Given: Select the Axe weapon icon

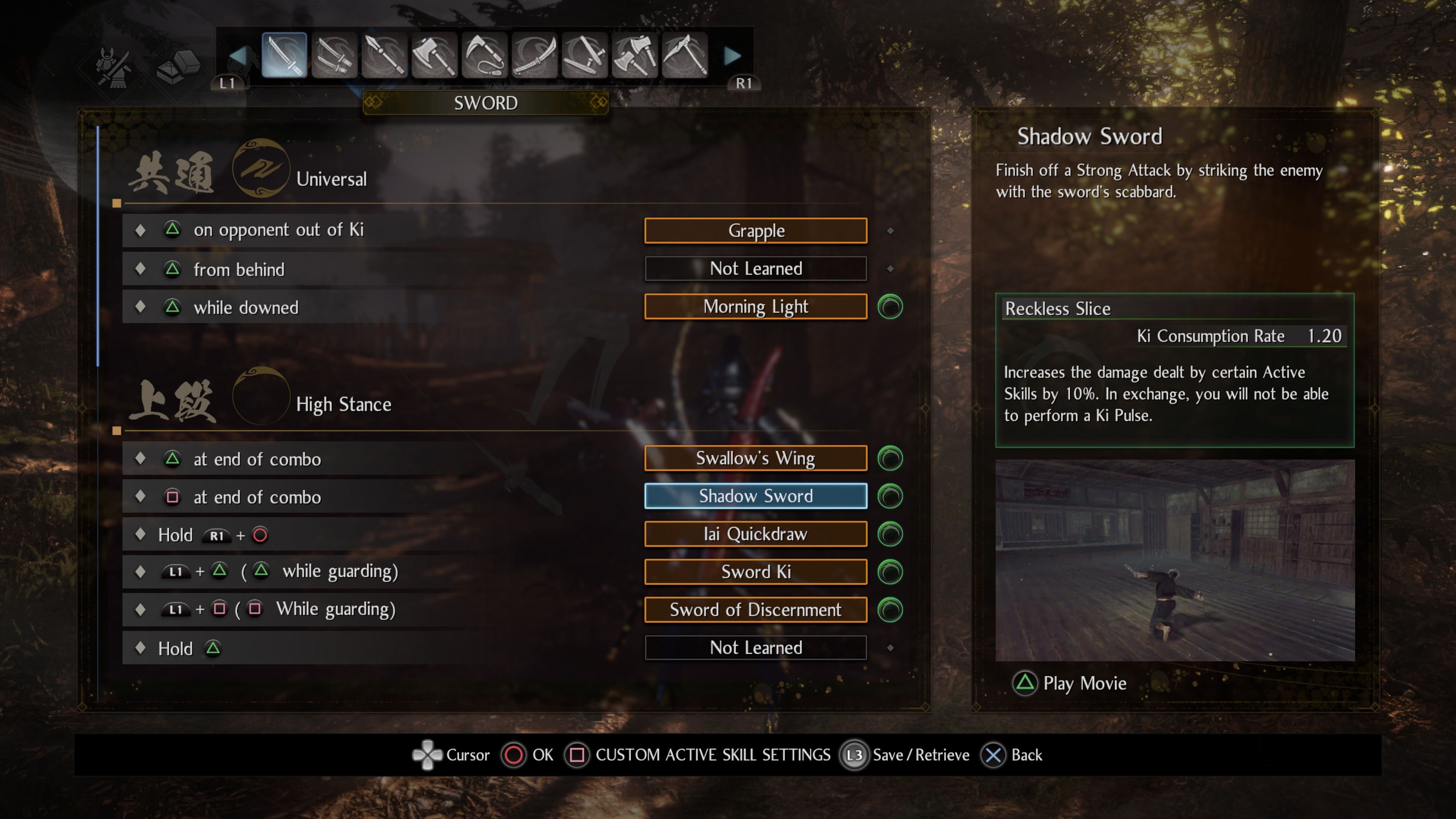Looking at the screenshot, I should pyautogui.click(x=434, y=54).
